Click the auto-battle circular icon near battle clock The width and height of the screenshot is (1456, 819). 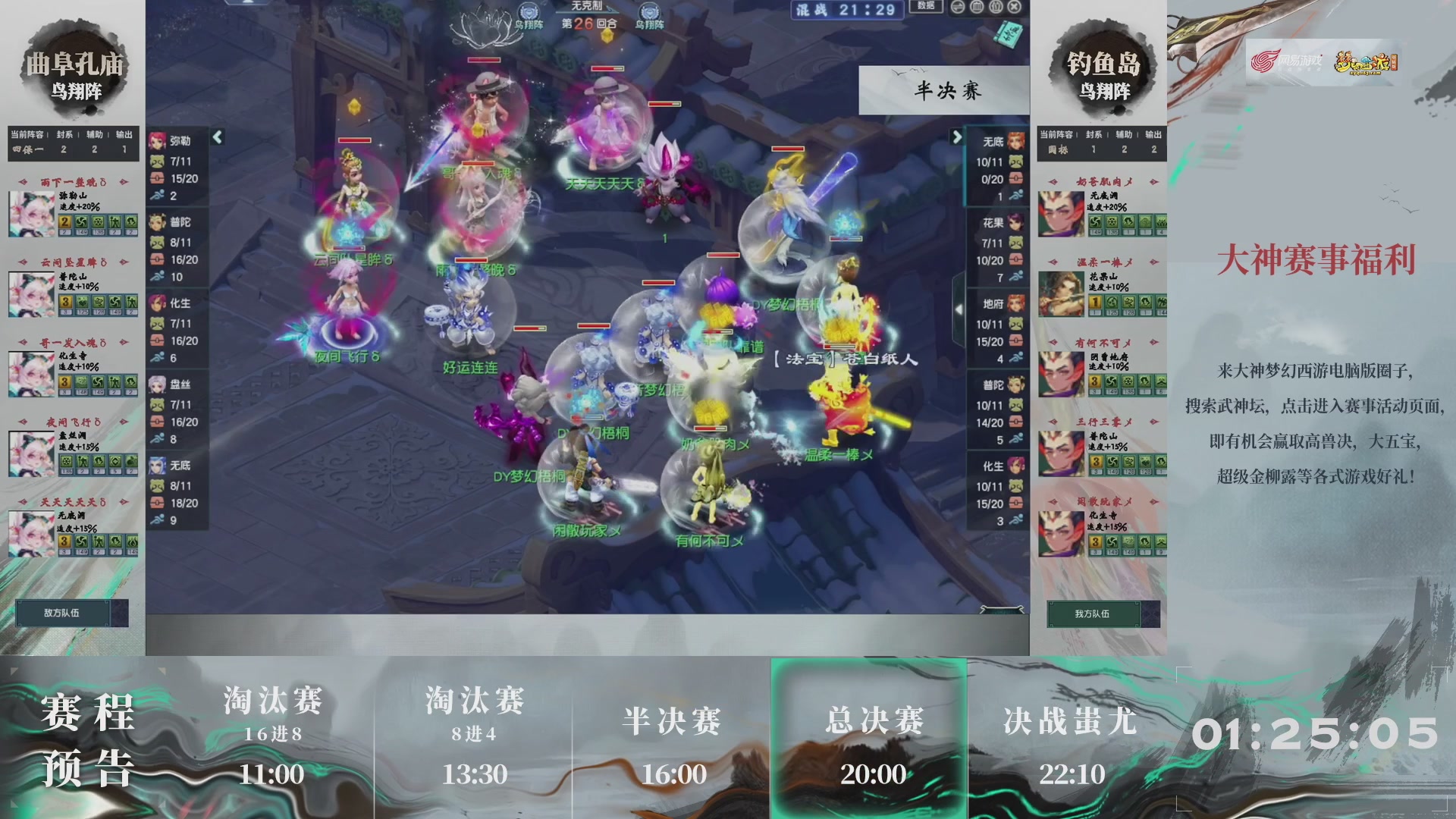pos(957,8)
